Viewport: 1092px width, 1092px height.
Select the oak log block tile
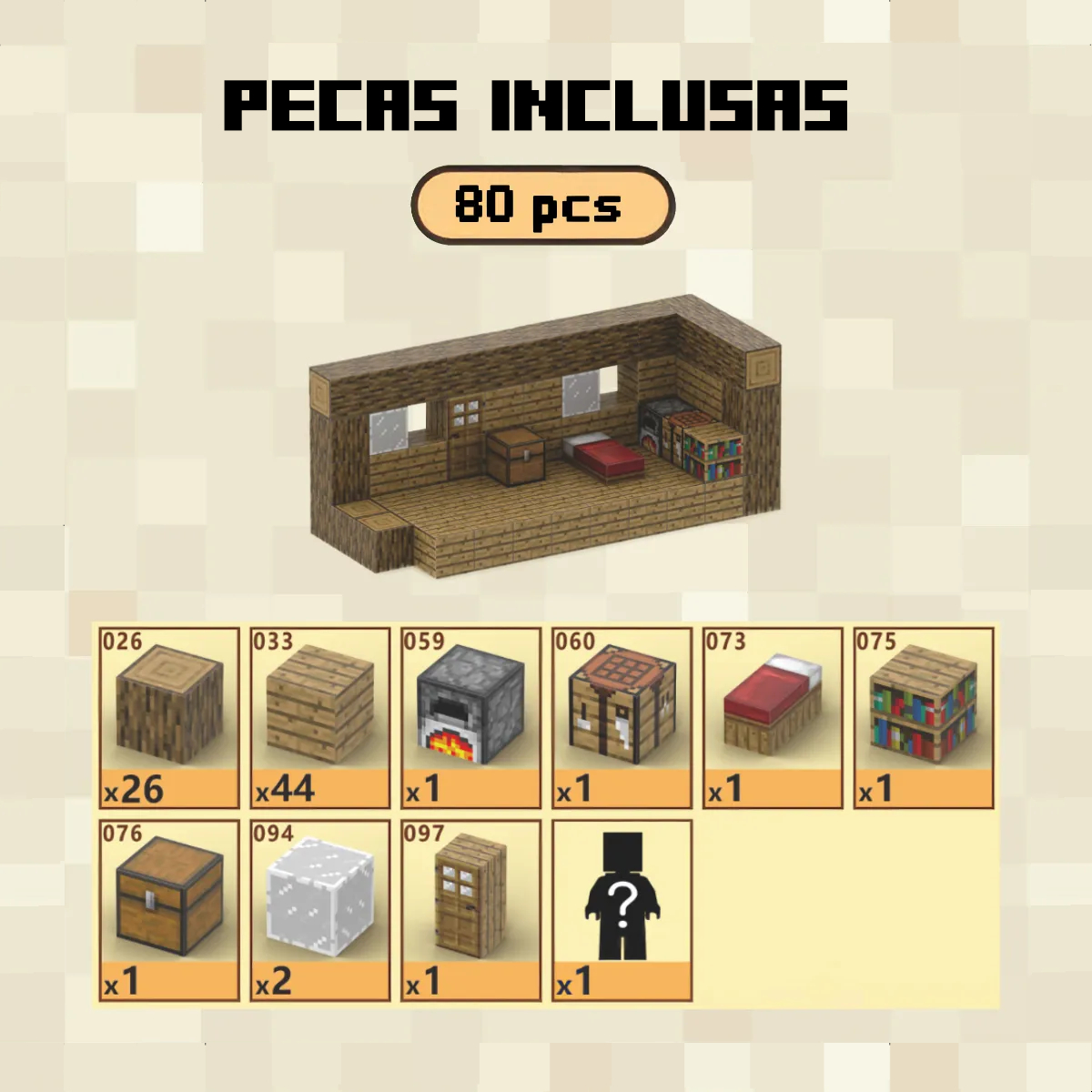[x=169, y=717]
